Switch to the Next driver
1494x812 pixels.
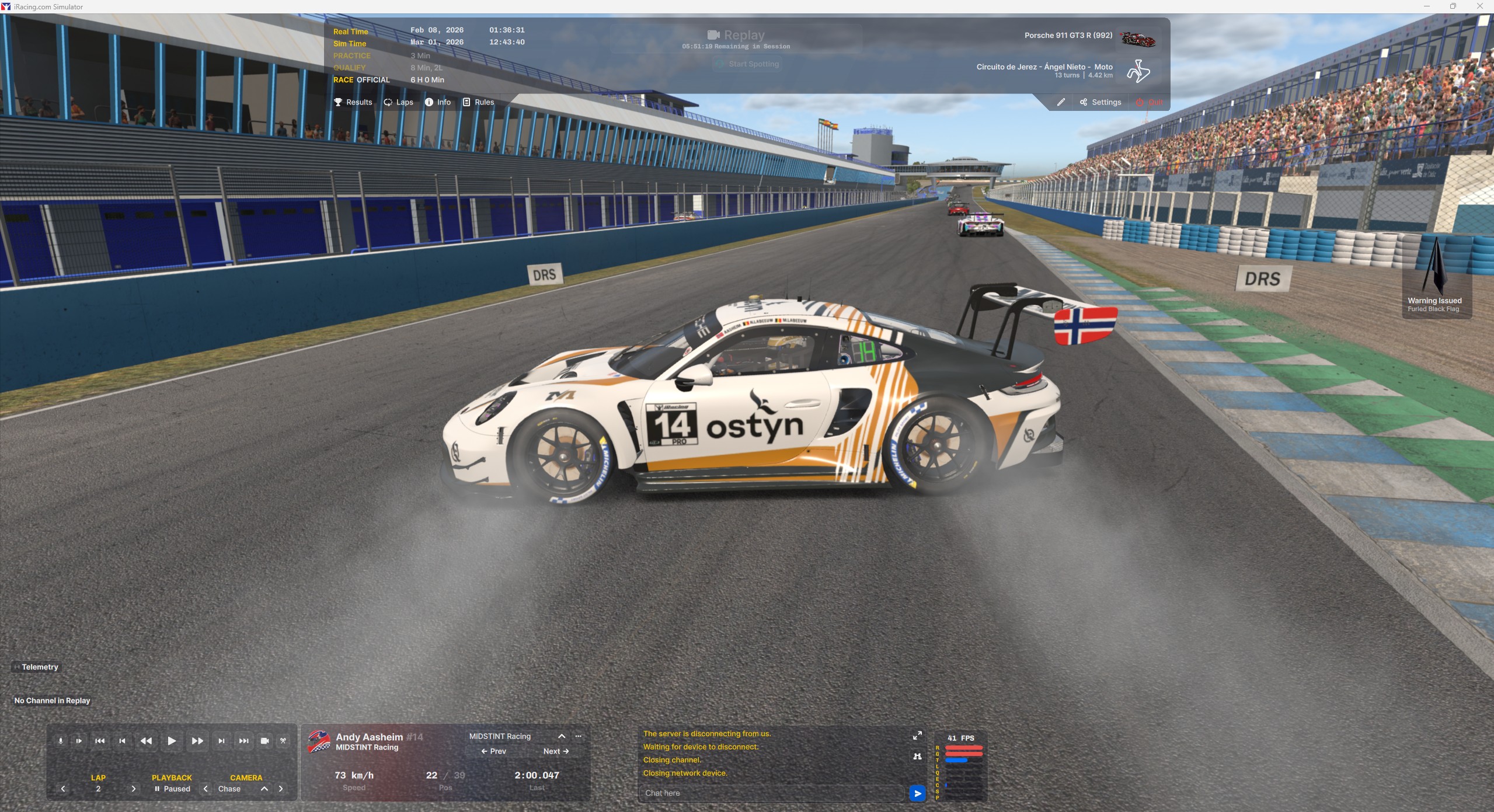tap(556, 751)
